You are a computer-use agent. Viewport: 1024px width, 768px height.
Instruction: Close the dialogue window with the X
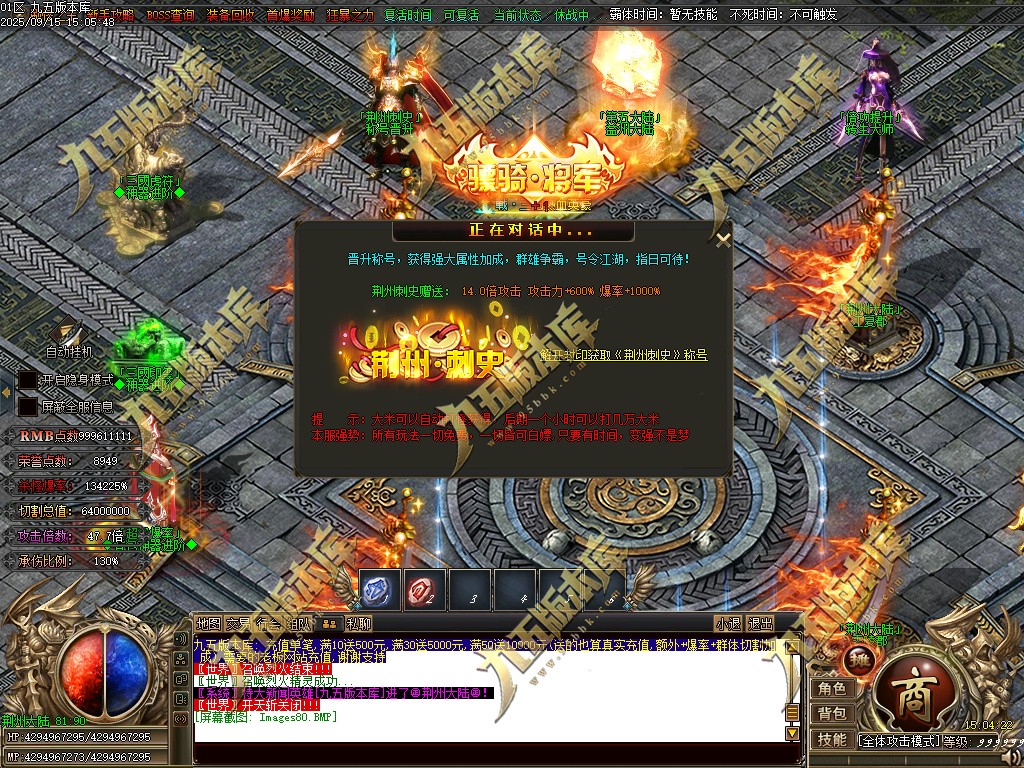tap(723, 239)
